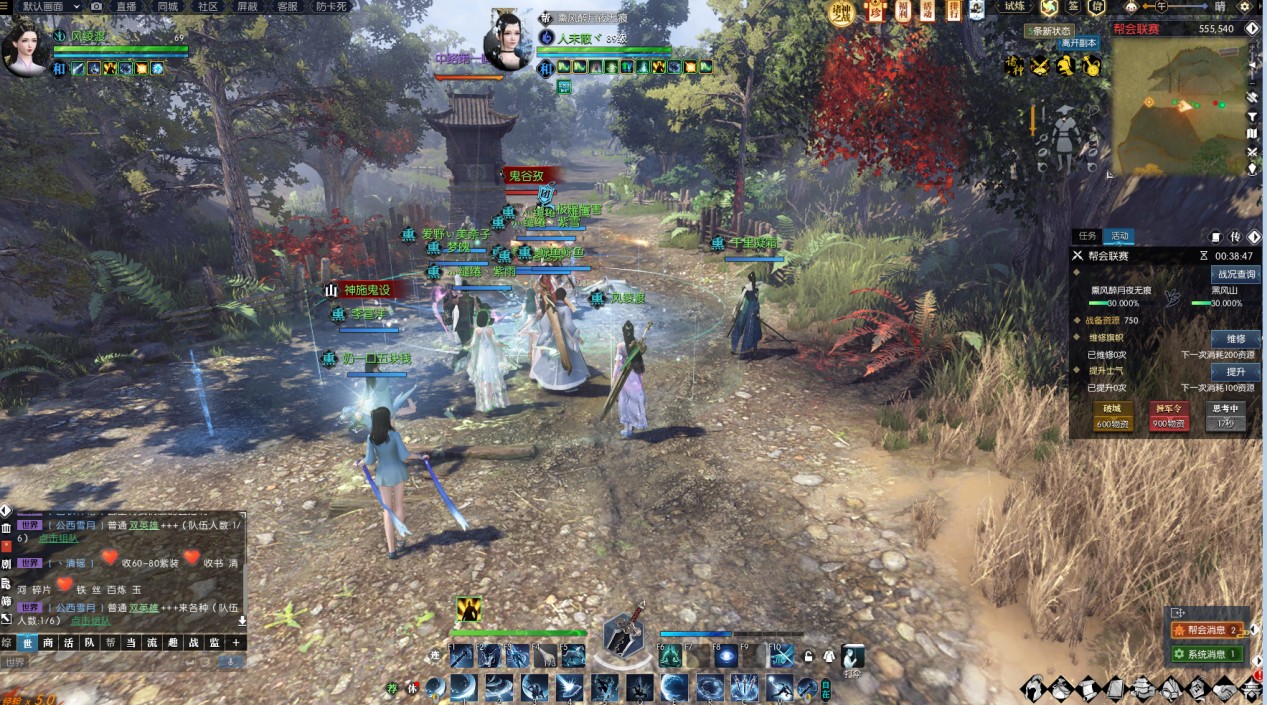1267x705 pixels.
Task: Open 系统消息 system messages
Action: point(1209,654)
